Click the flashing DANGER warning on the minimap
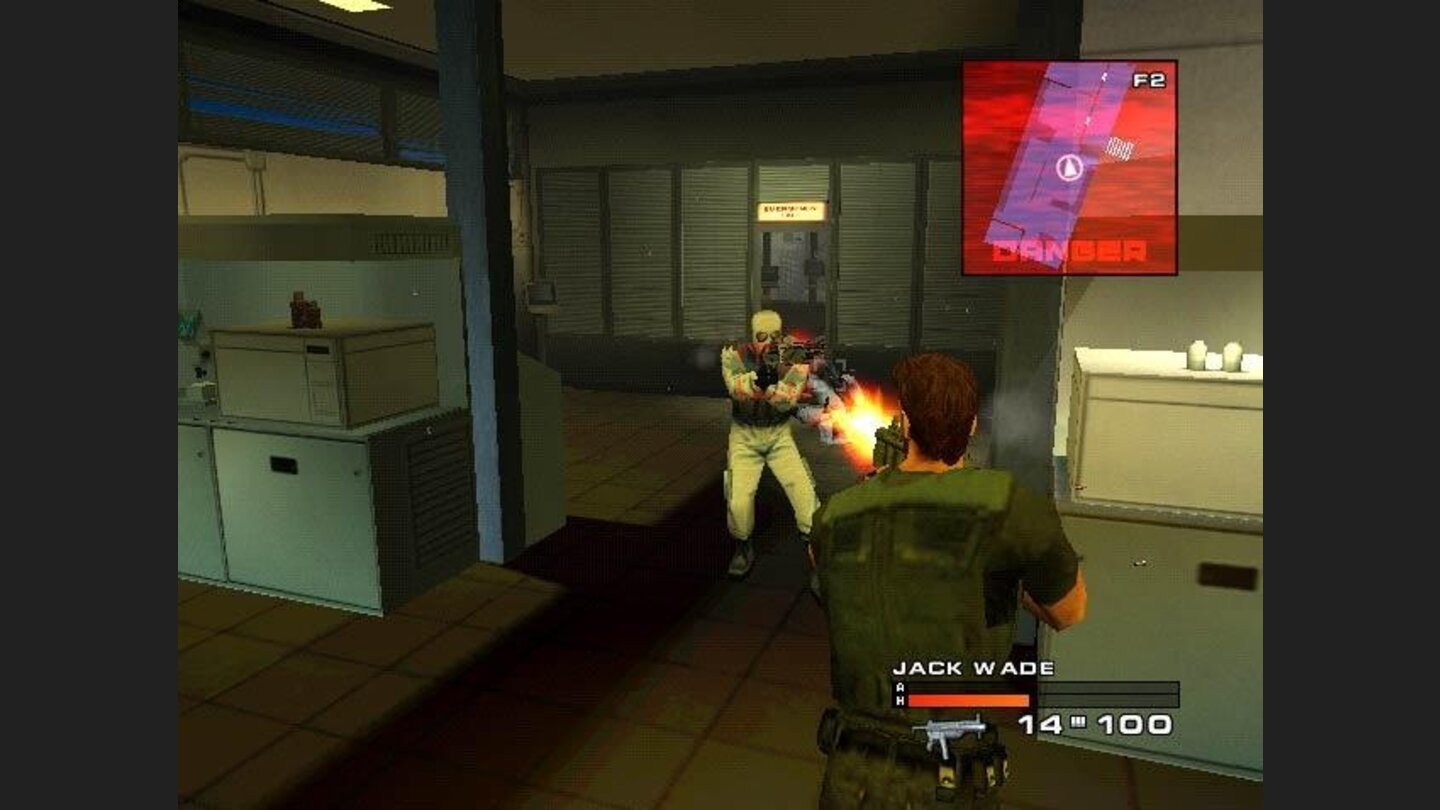Viewport: 1440px width, 810px height. point(1070,252)
